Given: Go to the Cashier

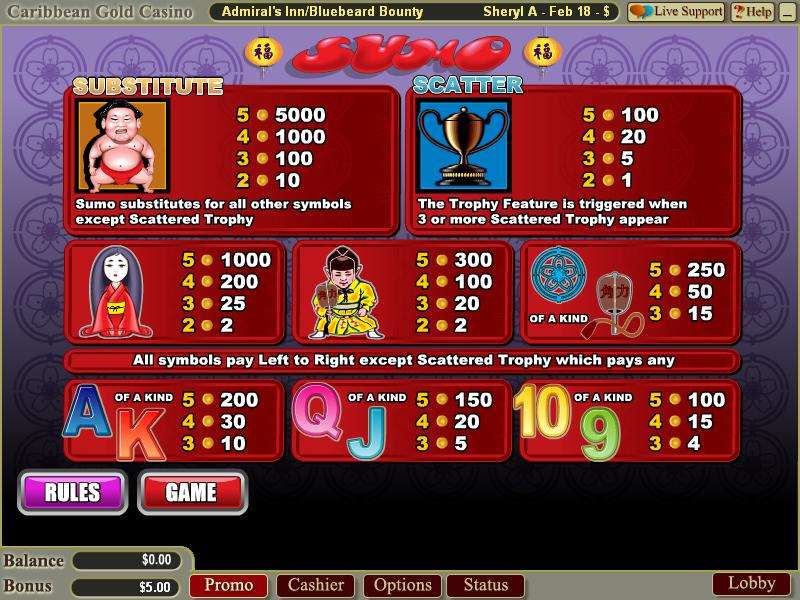Looking at the screenshot, I should [316, 585].
